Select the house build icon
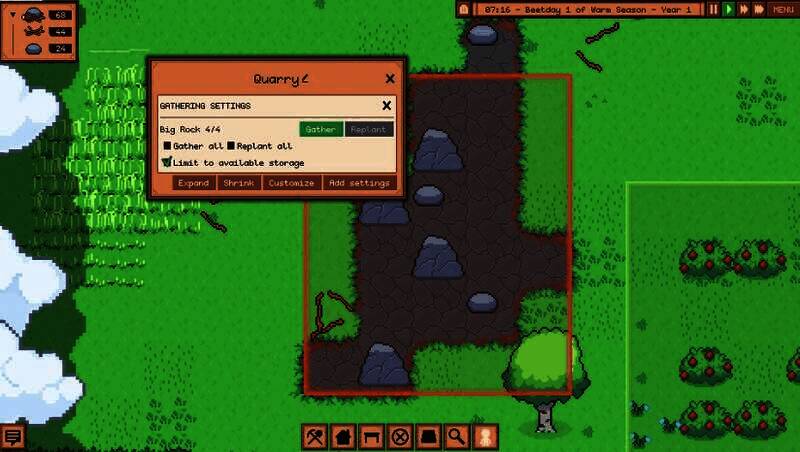Viewport: 800px width, 452px height. 343,436
